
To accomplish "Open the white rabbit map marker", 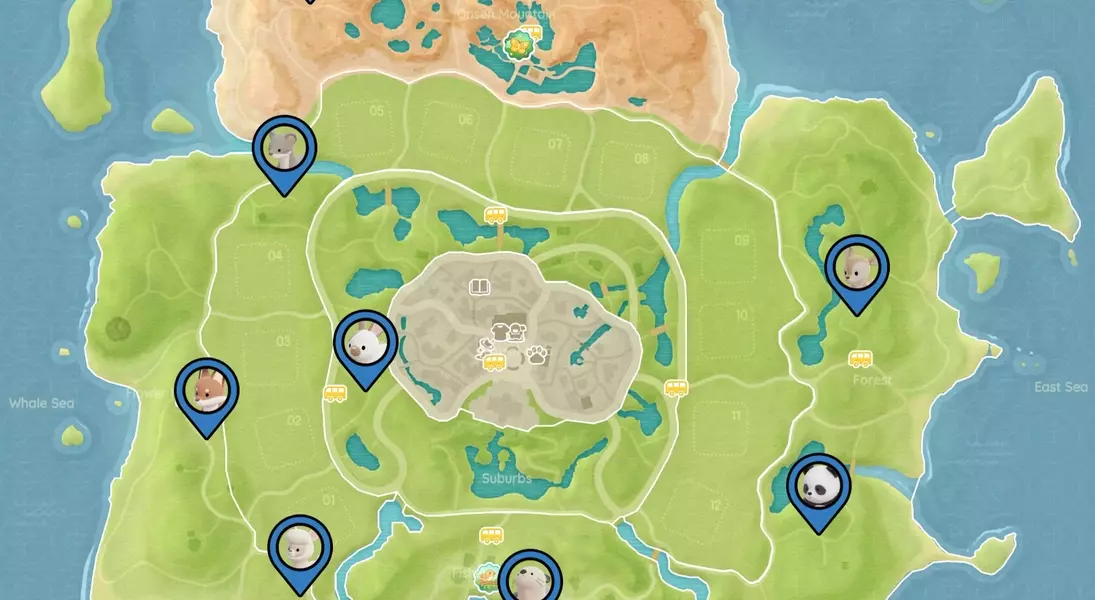I will point(365,344).
